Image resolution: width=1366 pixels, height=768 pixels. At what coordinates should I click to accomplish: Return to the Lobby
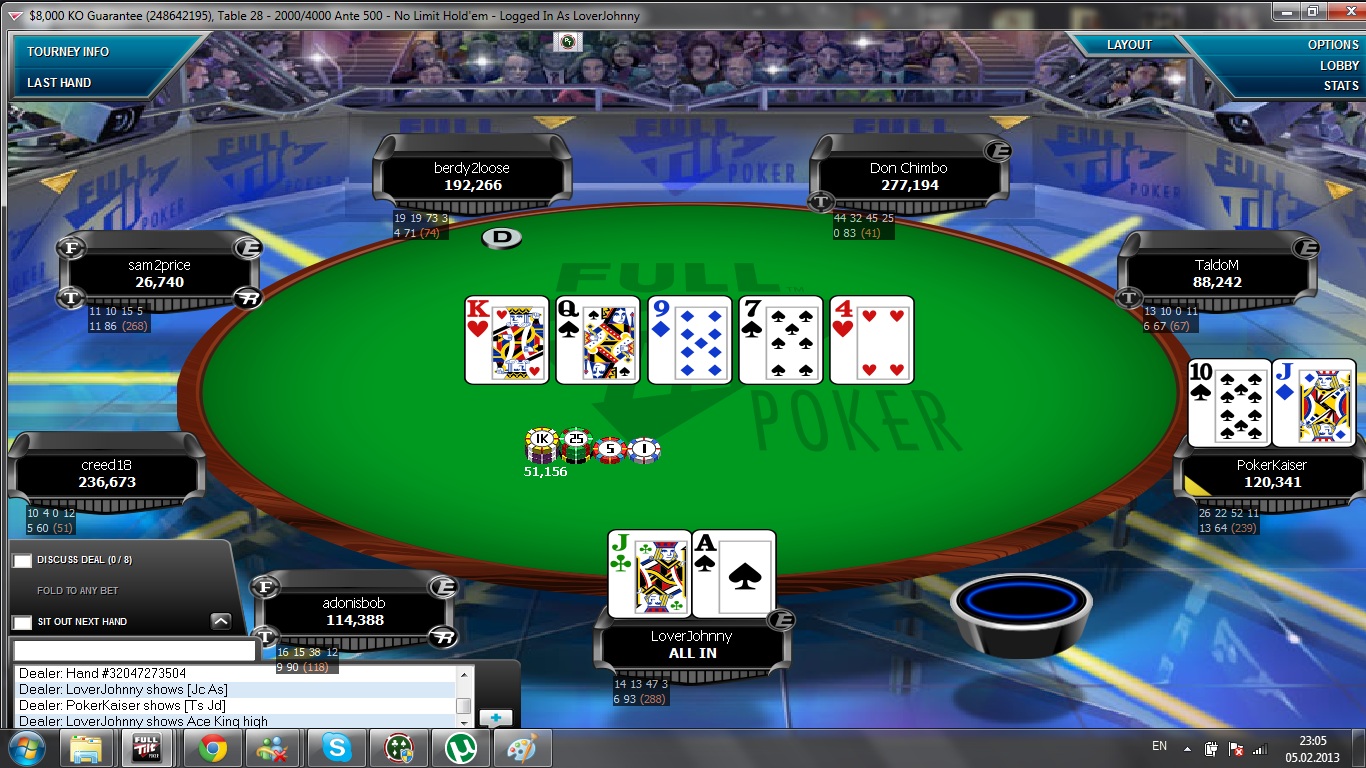[1339, 65]
